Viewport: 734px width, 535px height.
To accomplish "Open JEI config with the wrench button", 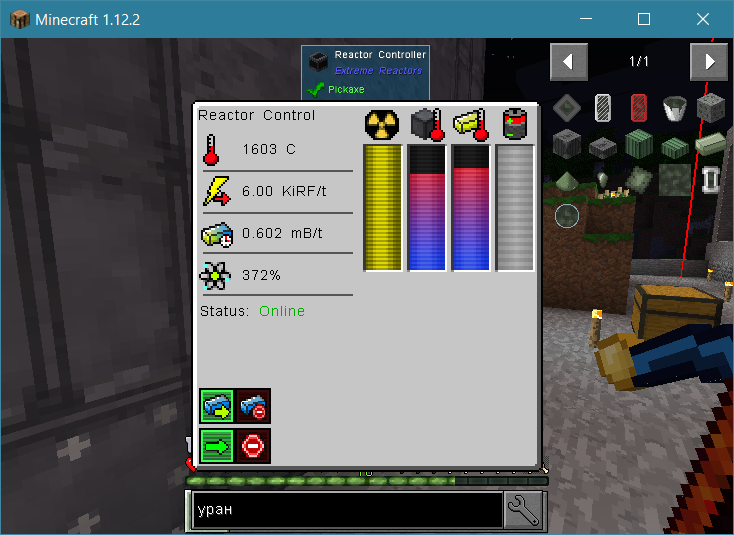I will (x=523, y=510).
